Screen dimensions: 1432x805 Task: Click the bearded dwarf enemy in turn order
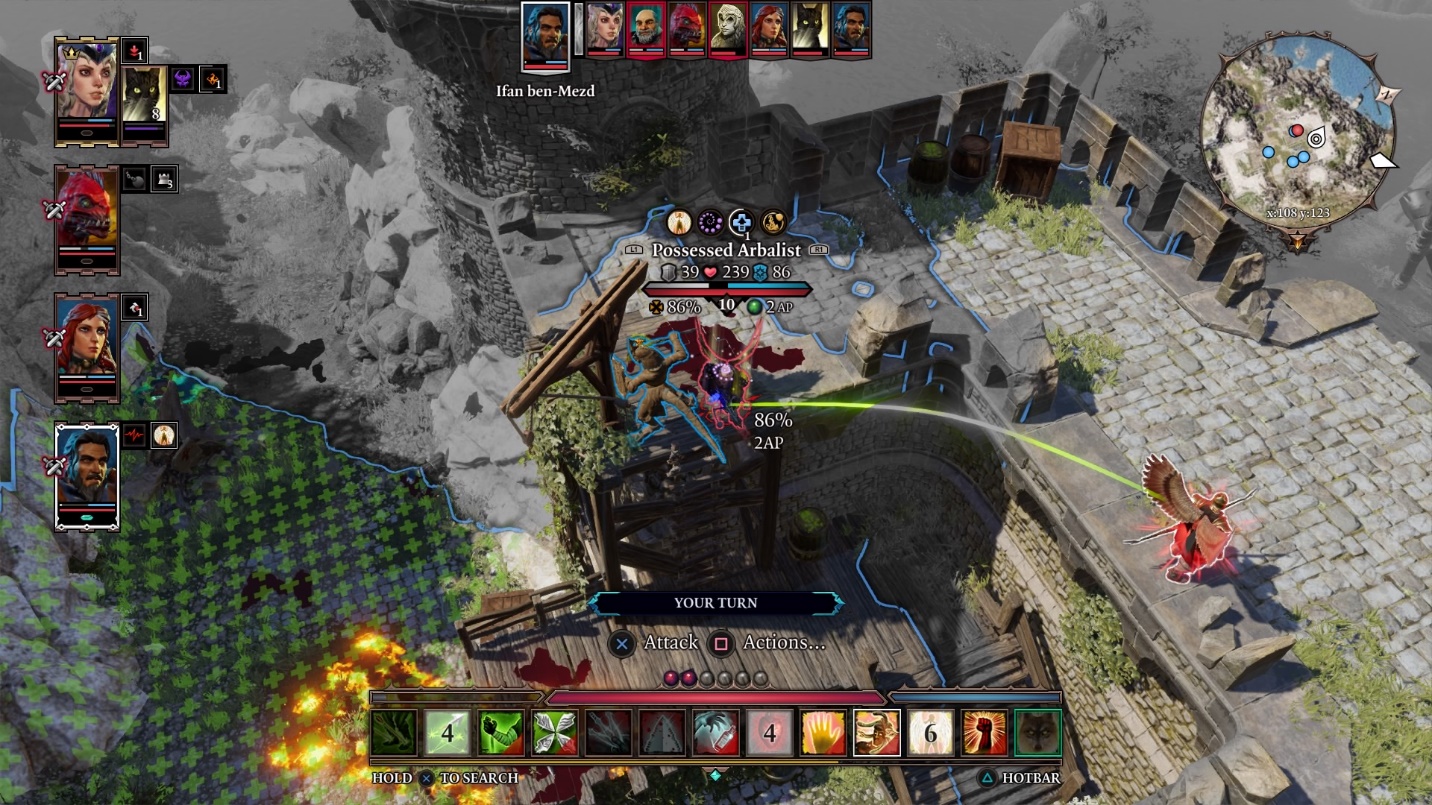pyautogui.click(x=646, y=30)
